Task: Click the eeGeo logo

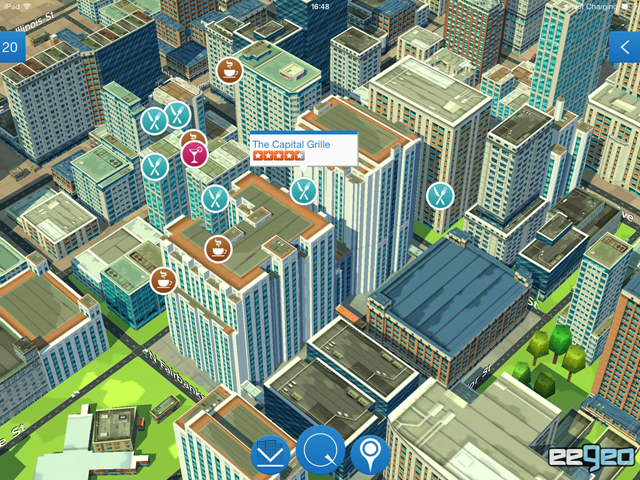Action: point(589,456)
